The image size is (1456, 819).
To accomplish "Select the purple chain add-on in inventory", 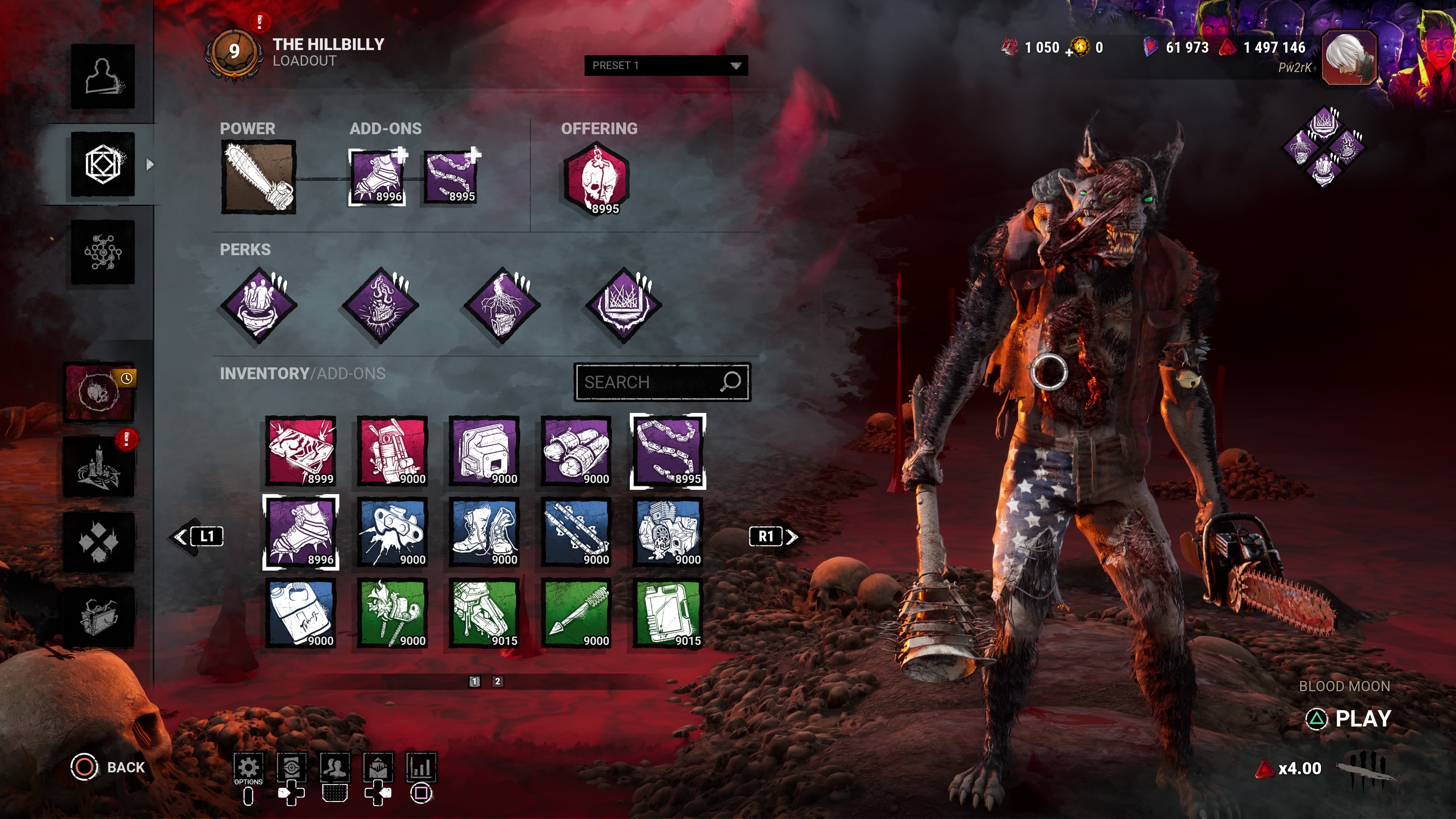I will click(668, 451).
